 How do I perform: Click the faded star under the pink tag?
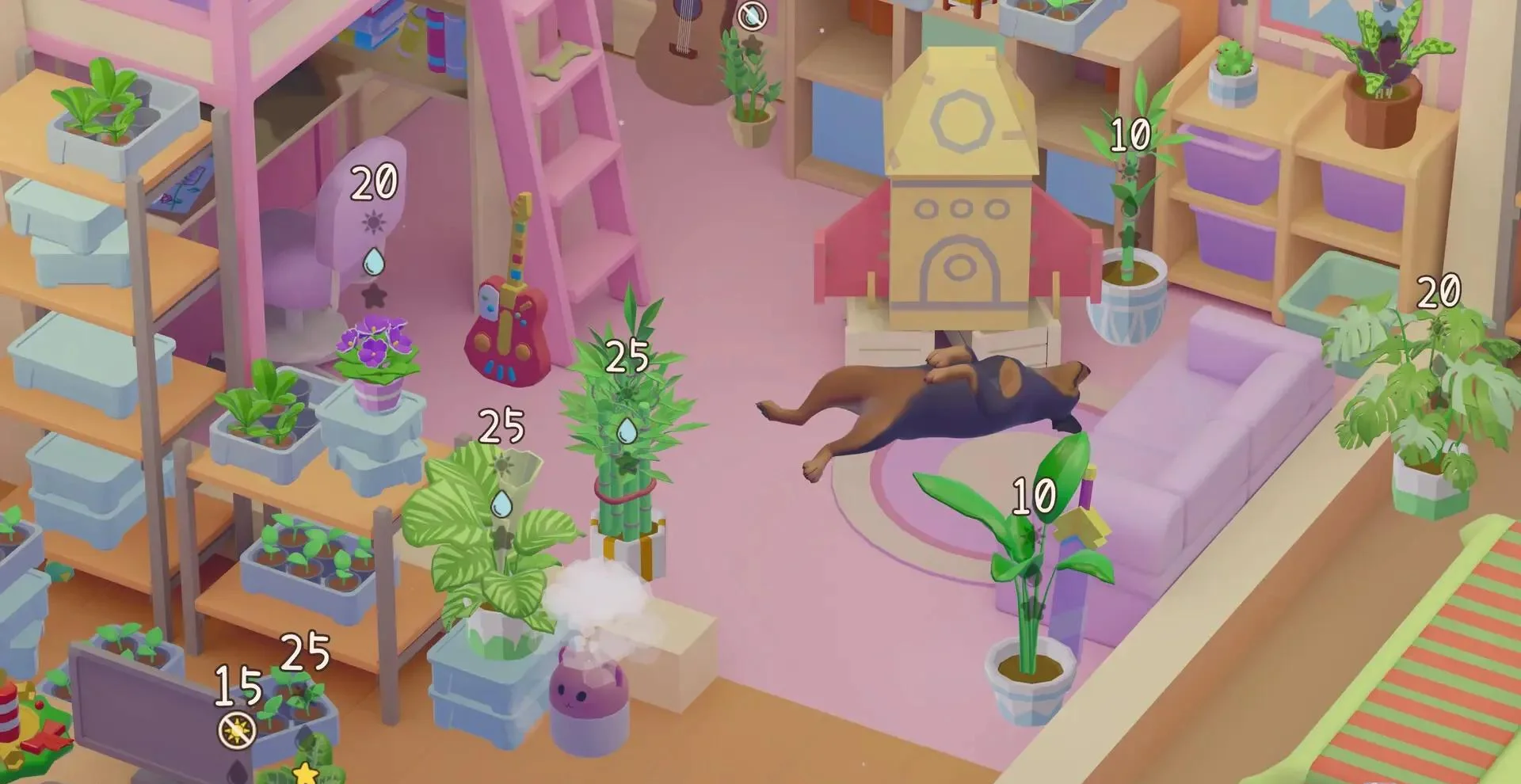[x=372, y=296]
